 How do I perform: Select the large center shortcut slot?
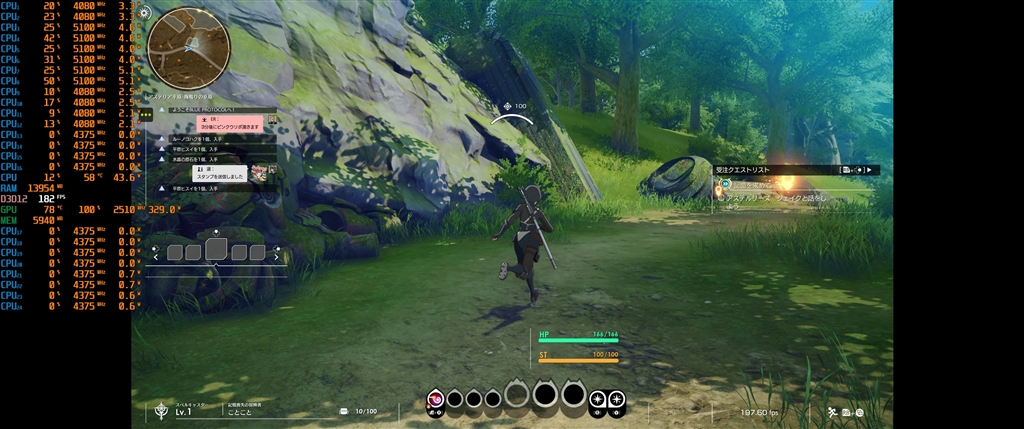(216, 250)
